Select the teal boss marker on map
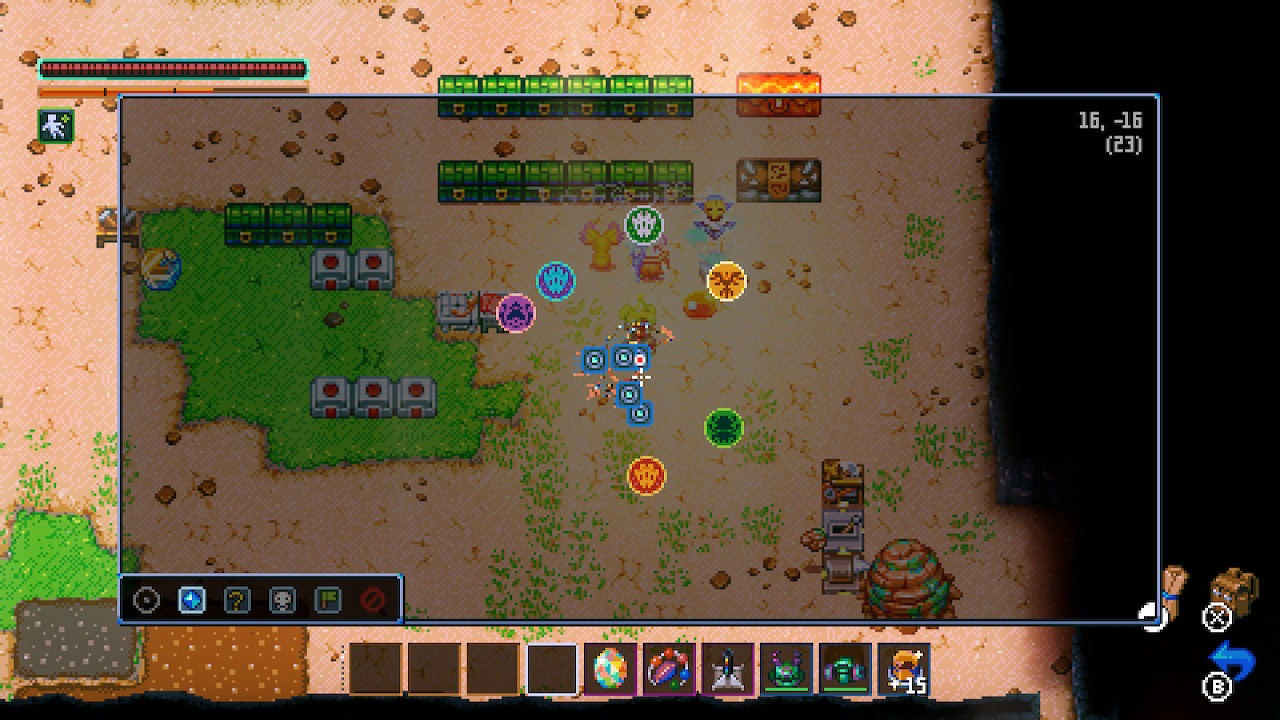 pyautogui.click(x=555, y=280)
